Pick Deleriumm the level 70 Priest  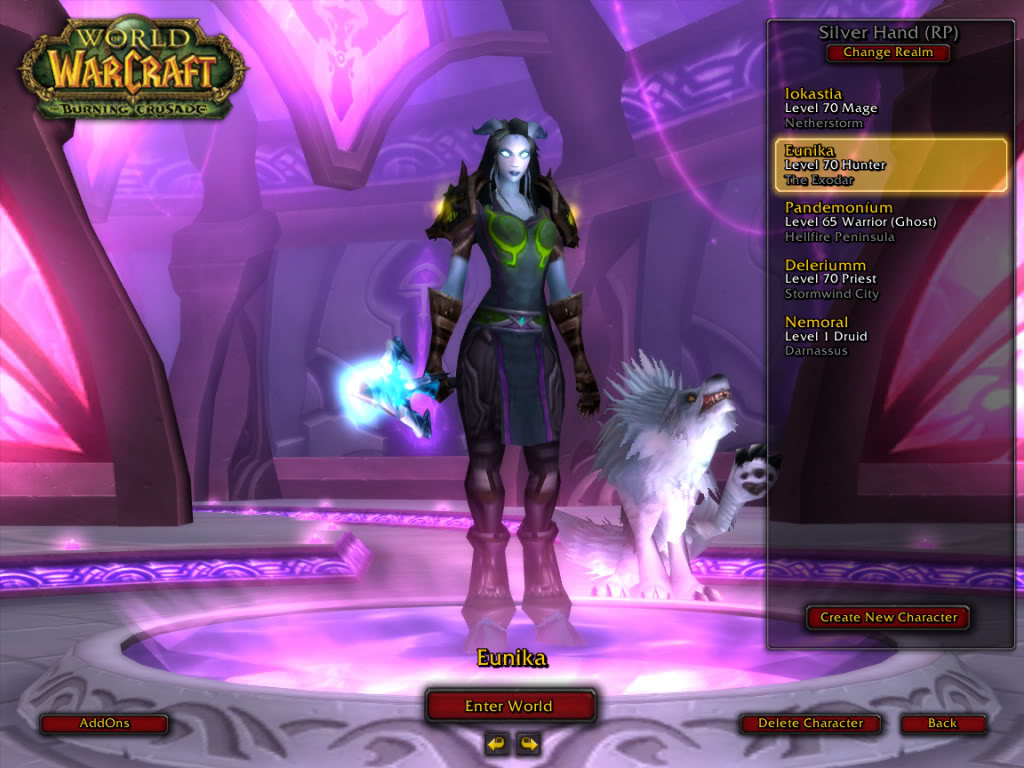[x=888, y=279]
